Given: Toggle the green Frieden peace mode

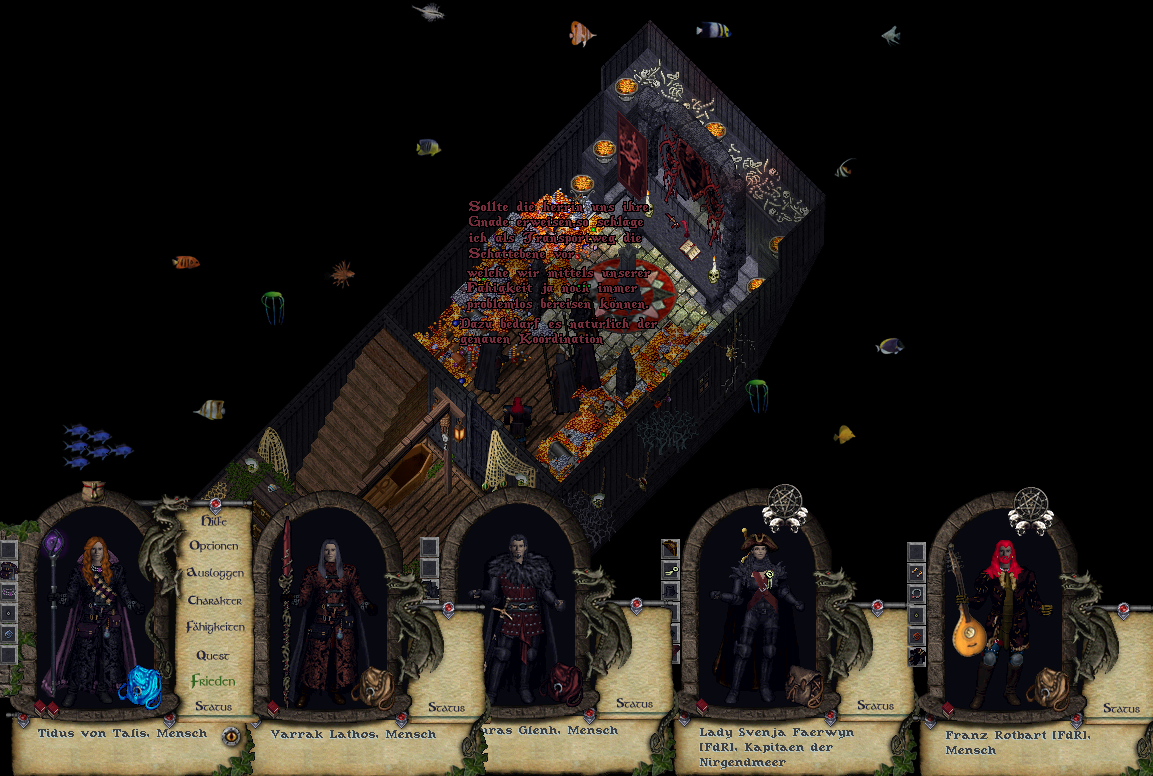Looking at the screenshot, I should coord(213,681).
